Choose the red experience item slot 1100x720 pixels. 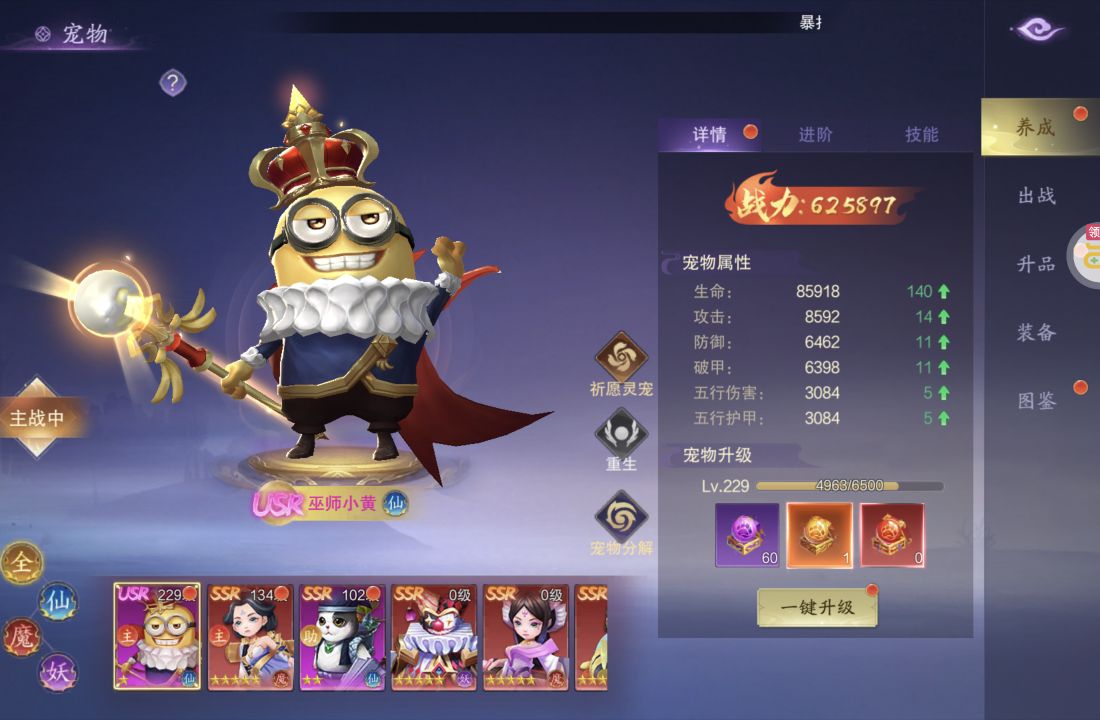pyautogui.click(x=892, y=535)
